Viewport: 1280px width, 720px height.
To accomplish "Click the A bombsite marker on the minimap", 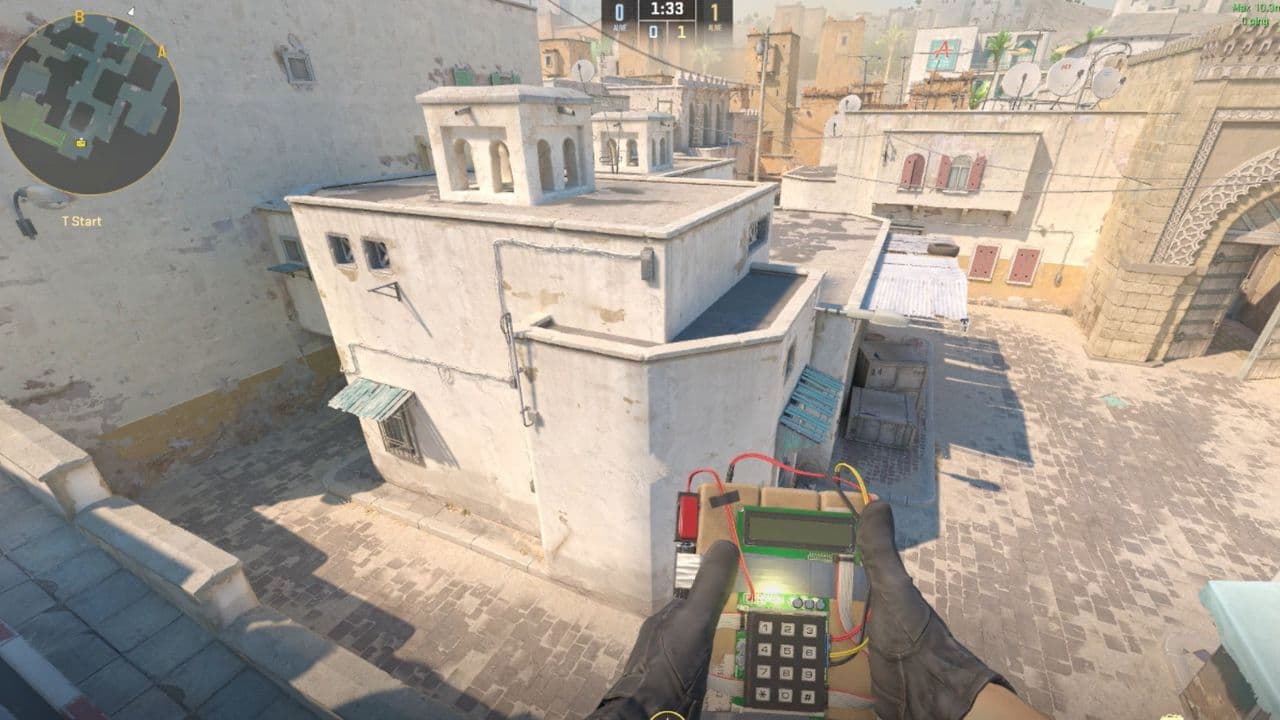I will point(160,51).
